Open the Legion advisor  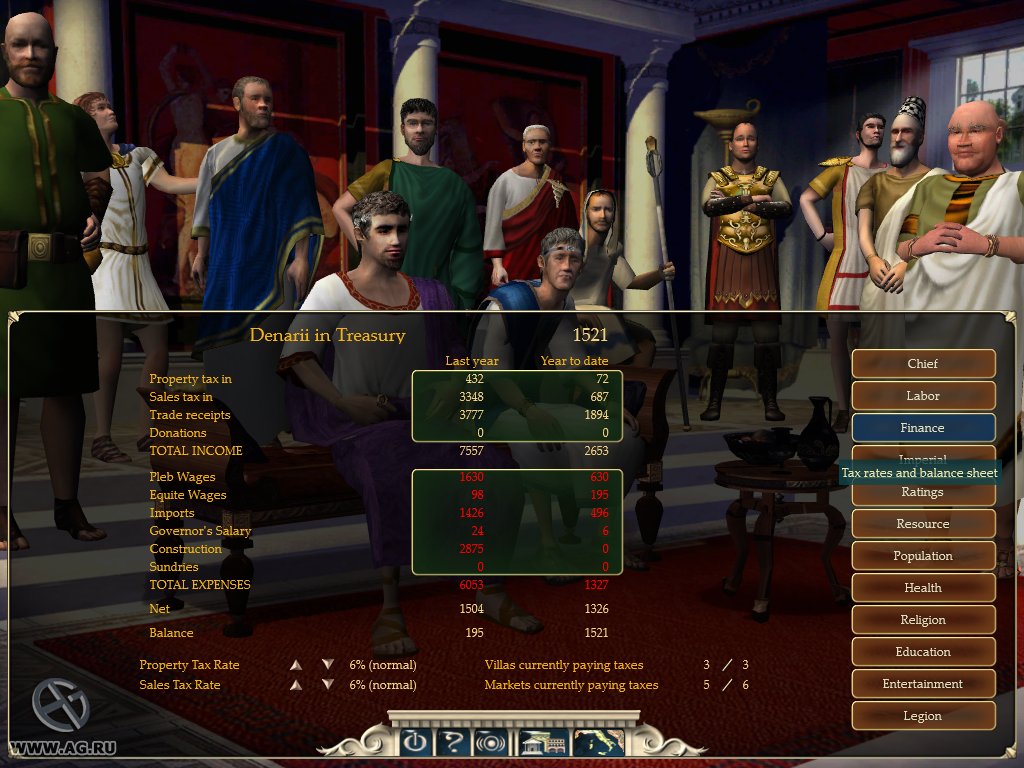[923, 716]
